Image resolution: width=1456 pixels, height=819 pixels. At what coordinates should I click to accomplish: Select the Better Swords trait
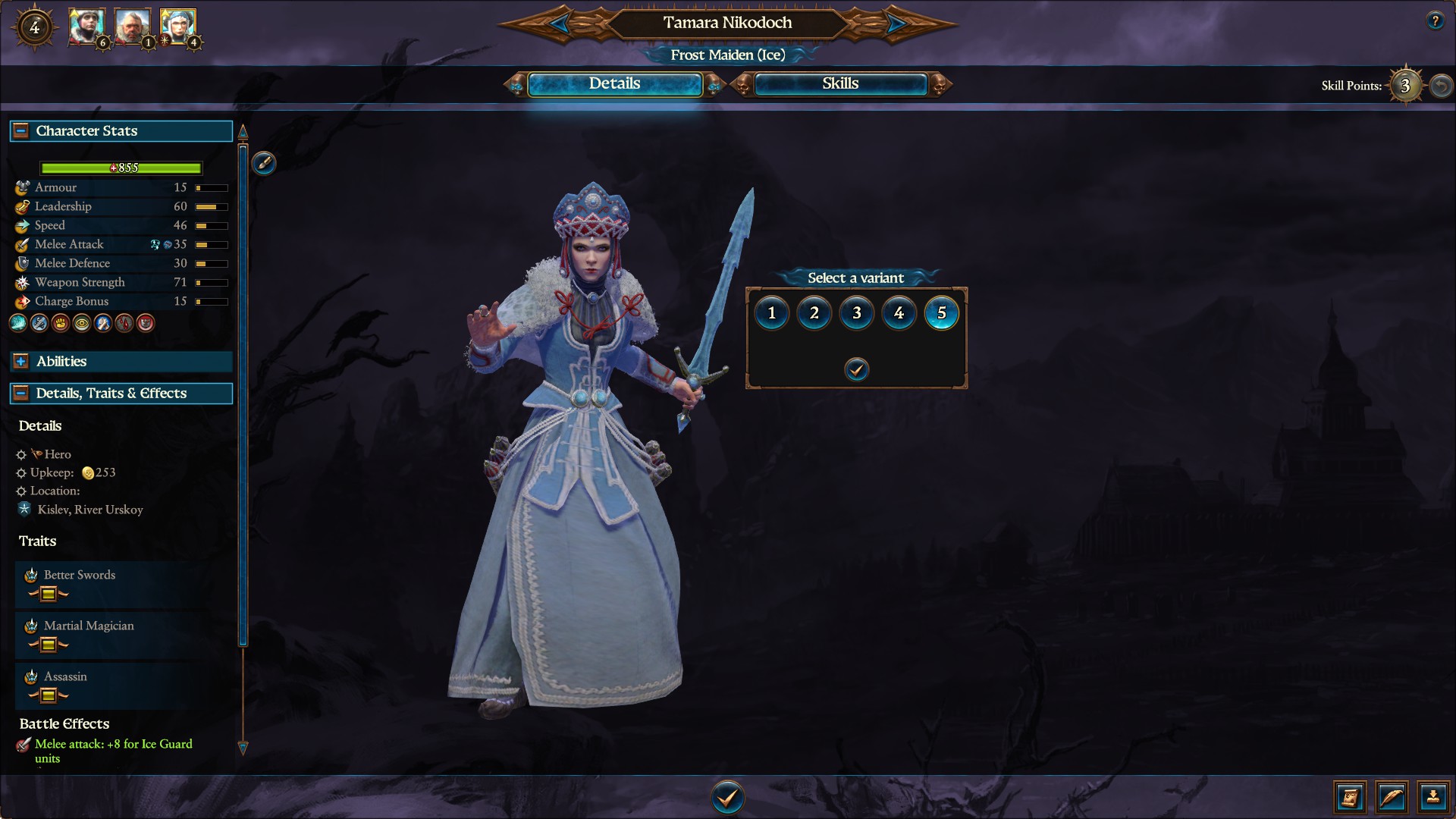point(80,576)
